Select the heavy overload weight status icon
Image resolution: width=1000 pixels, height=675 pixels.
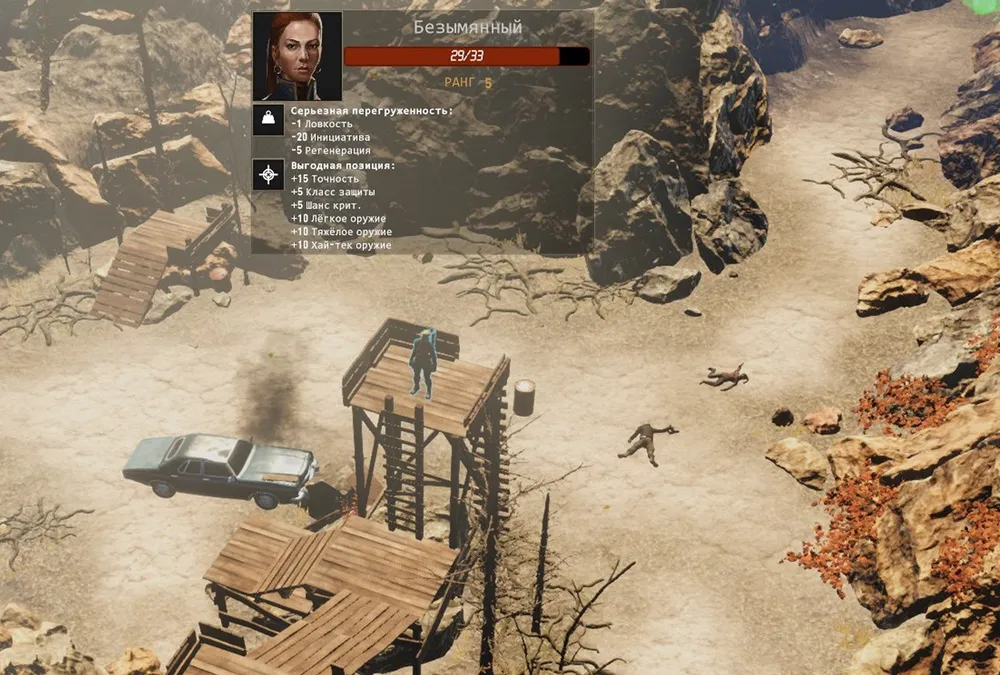click(267, 120)
